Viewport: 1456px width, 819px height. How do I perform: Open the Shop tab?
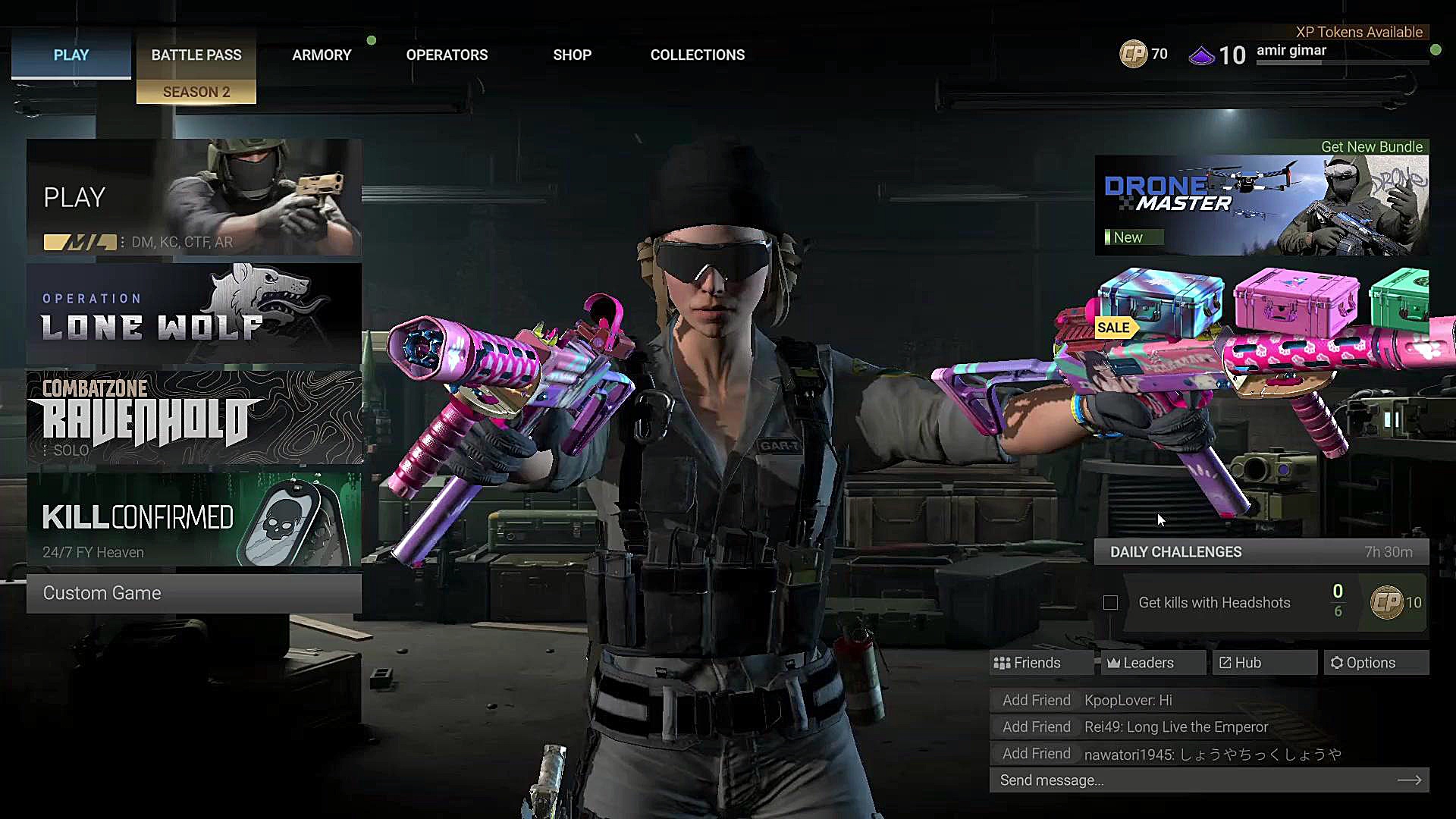click(x=572, y=55)
